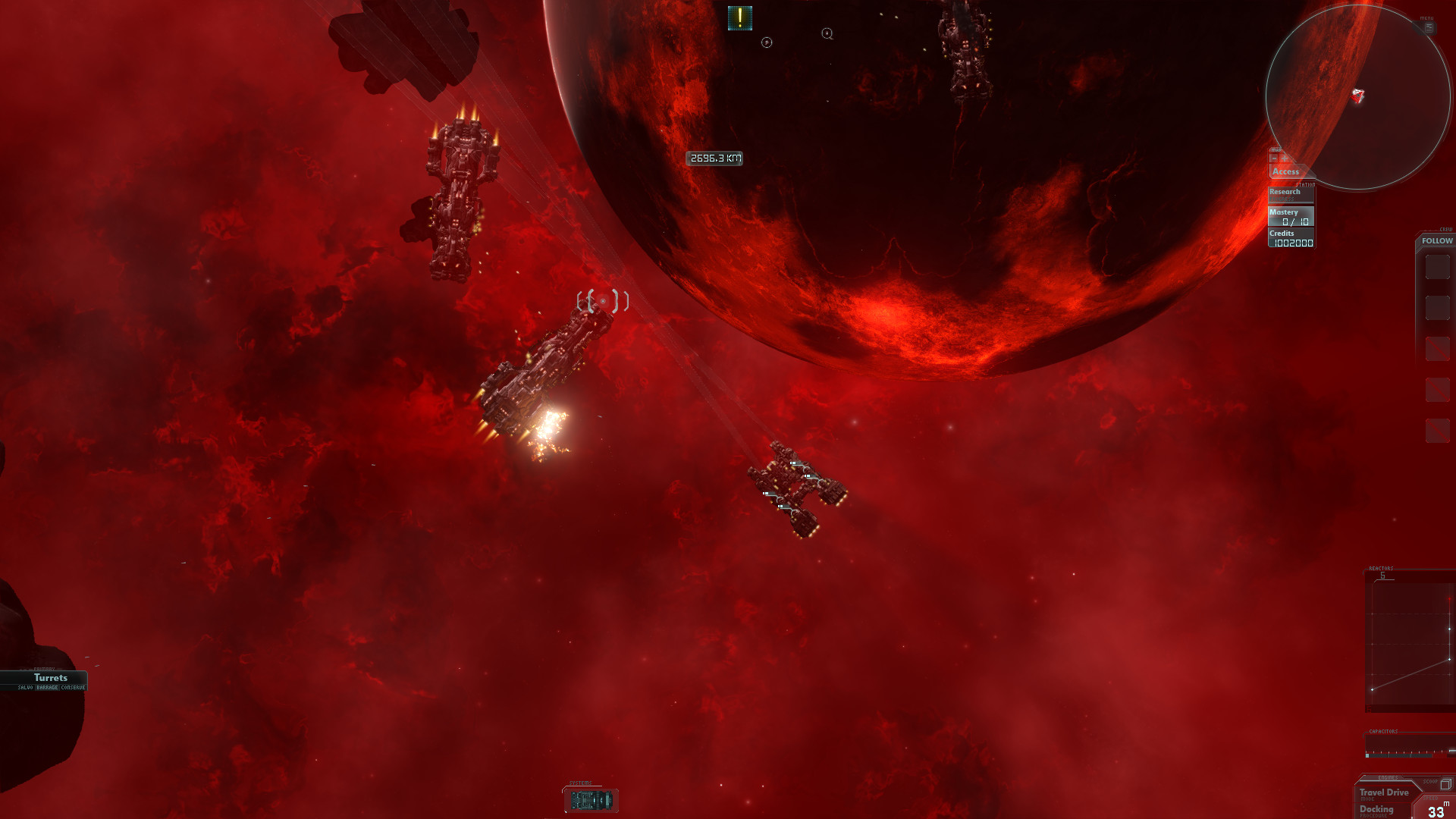Click the 2696.3 KM distance marker

pyautogui.click(x=714, y=158)
